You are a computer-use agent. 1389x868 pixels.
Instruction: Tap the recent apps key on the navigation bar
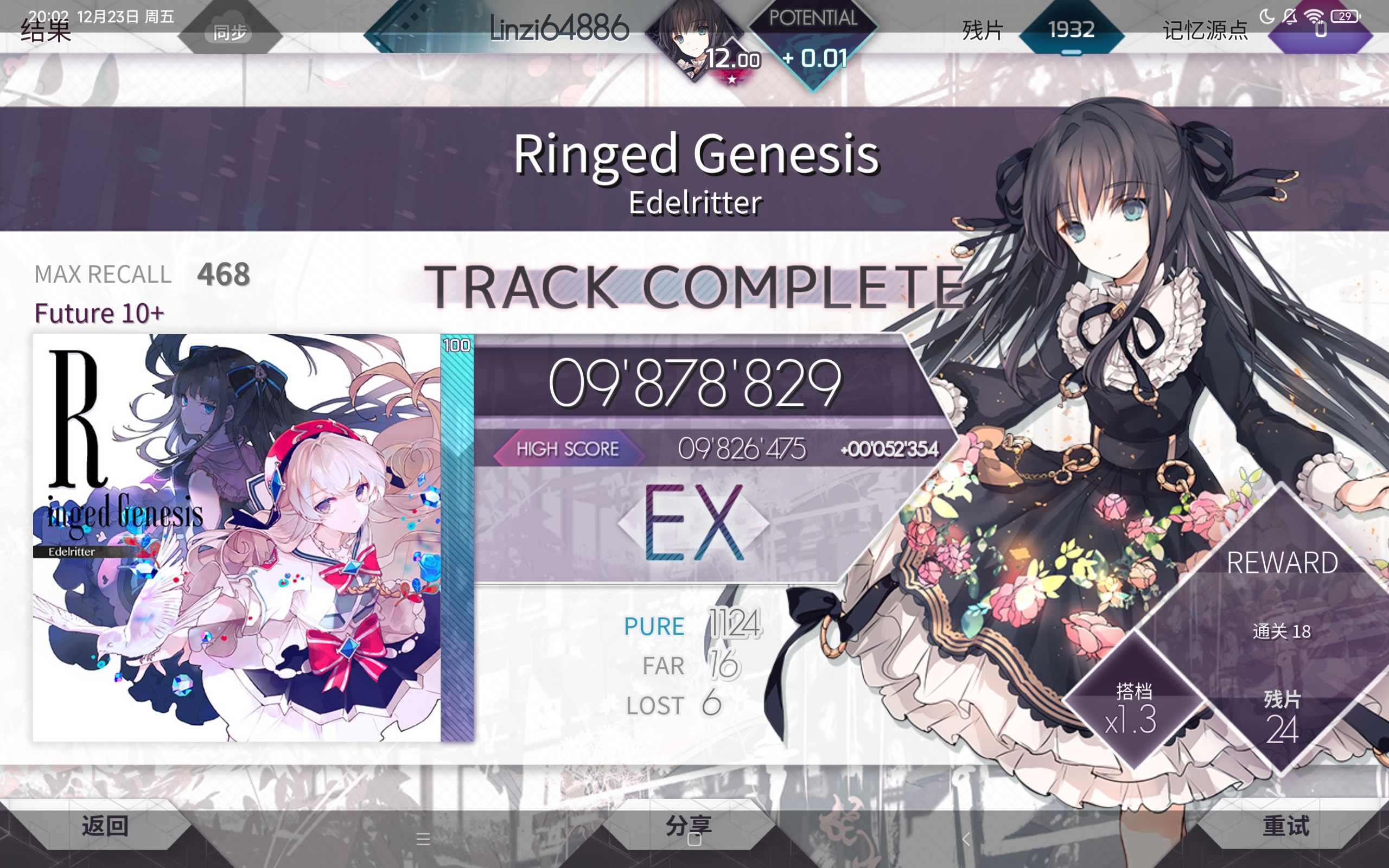(x=424, y=839)
